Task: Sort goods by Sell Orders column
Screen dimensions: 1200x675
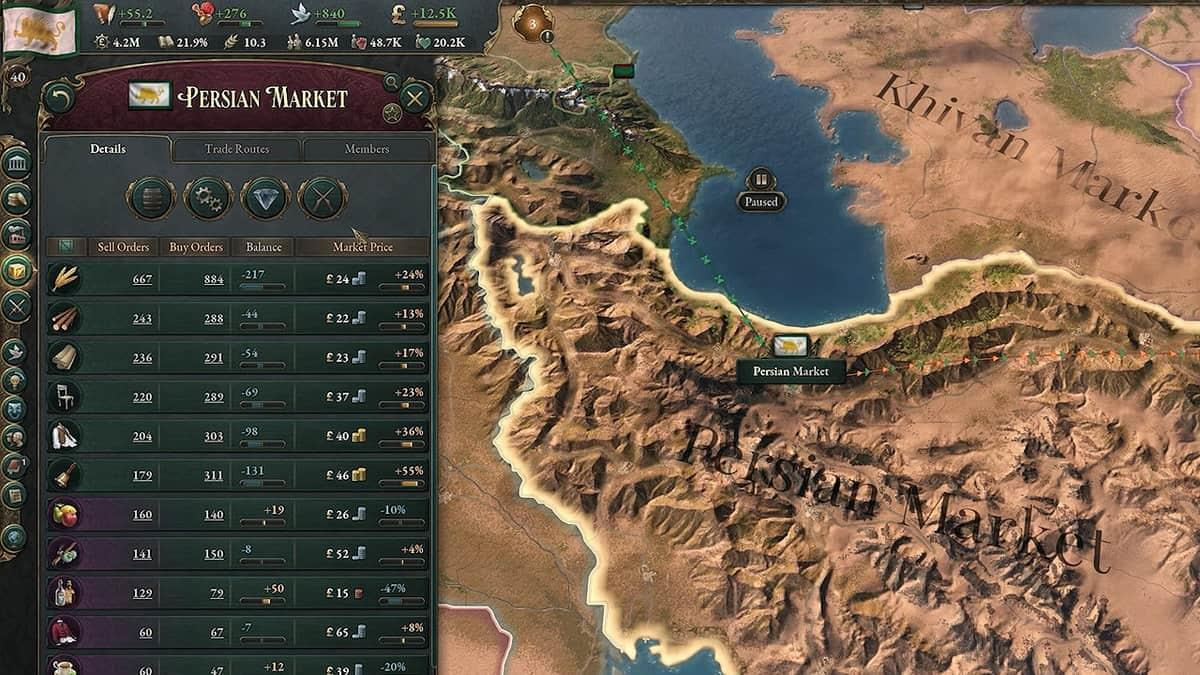Action: point(124,247)
